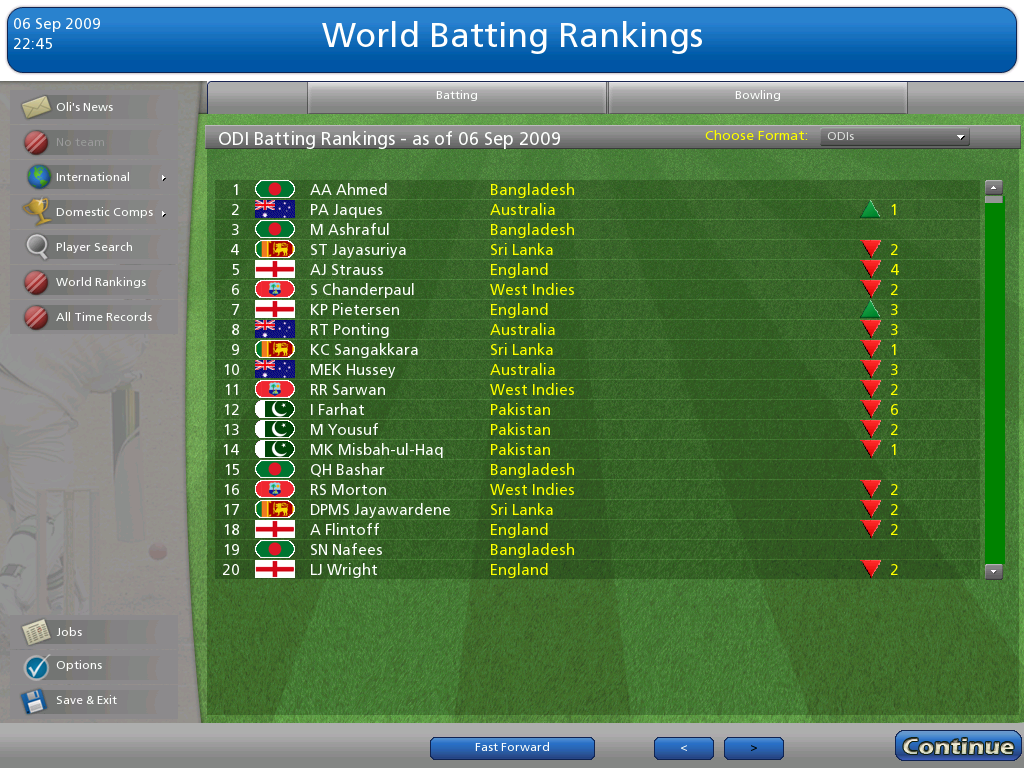Image resolution: width=1024 pixels, height=768 pixels.
Task: Click the rankings list scroll-down arrow
Action: 994,571
